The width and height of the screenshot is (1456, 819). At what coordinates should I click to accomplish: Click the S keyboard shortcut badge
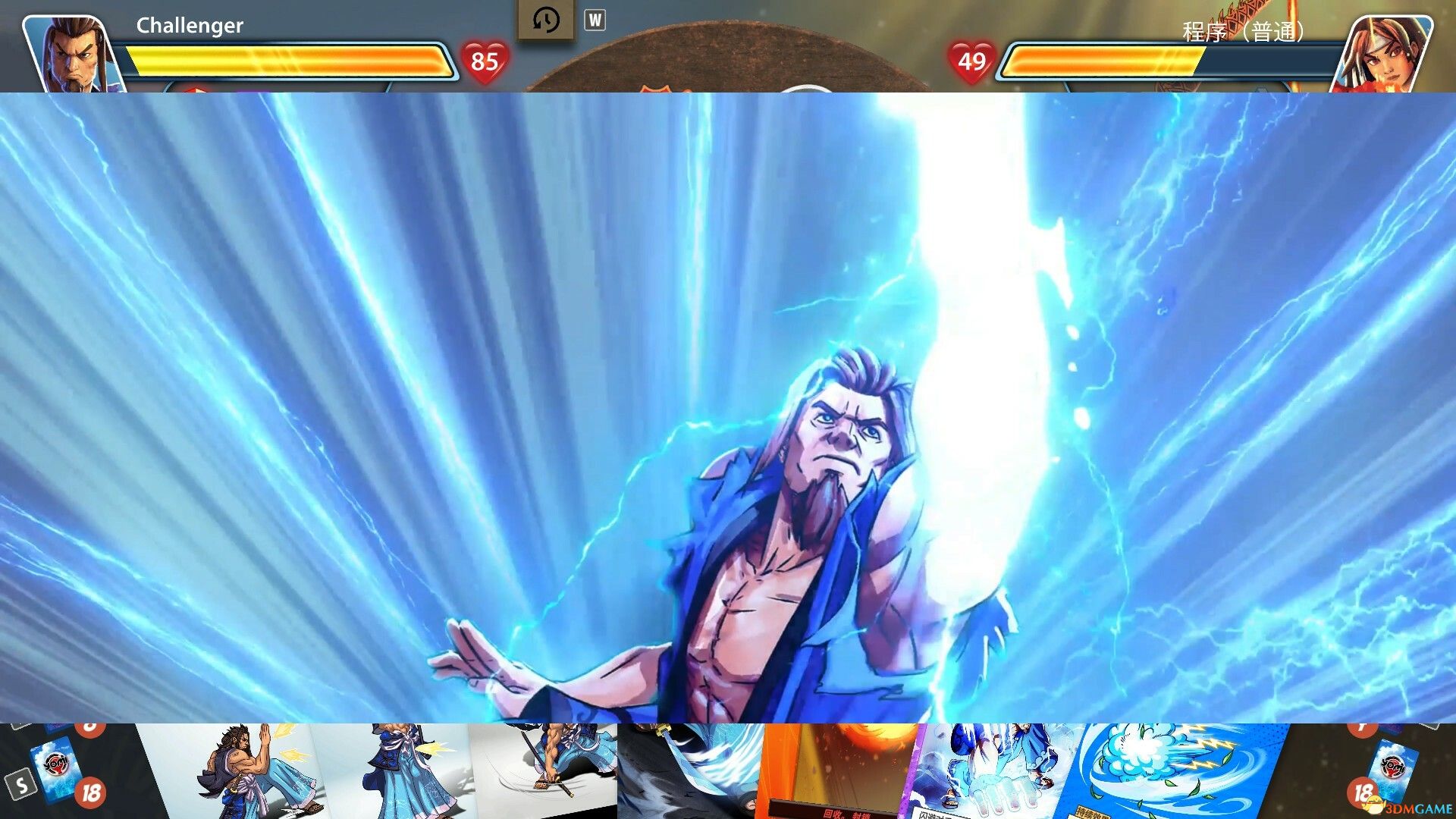tap(20, 782)
